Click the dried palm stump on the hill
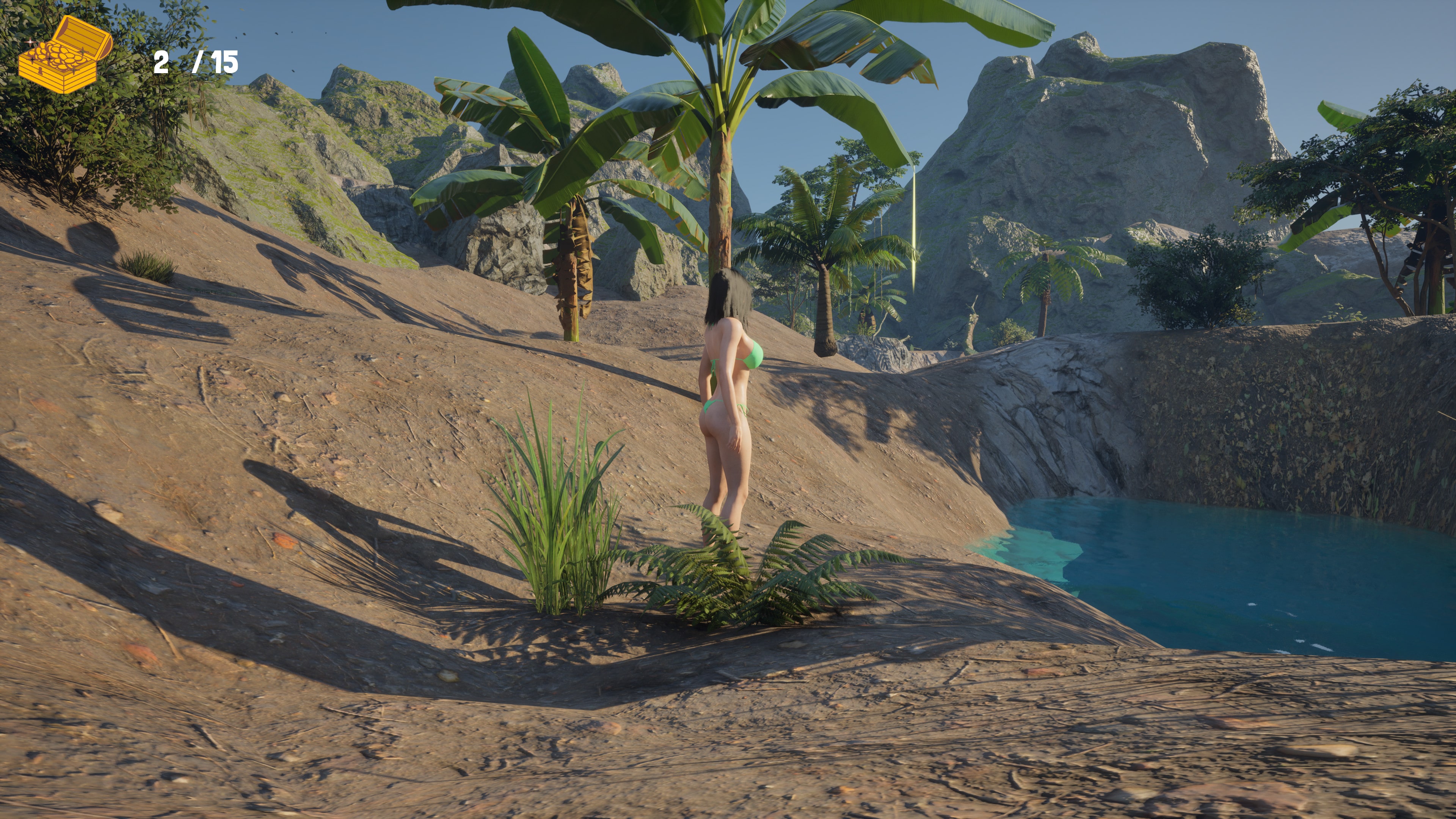This screenshot has width=1456, height=819. 574,271
